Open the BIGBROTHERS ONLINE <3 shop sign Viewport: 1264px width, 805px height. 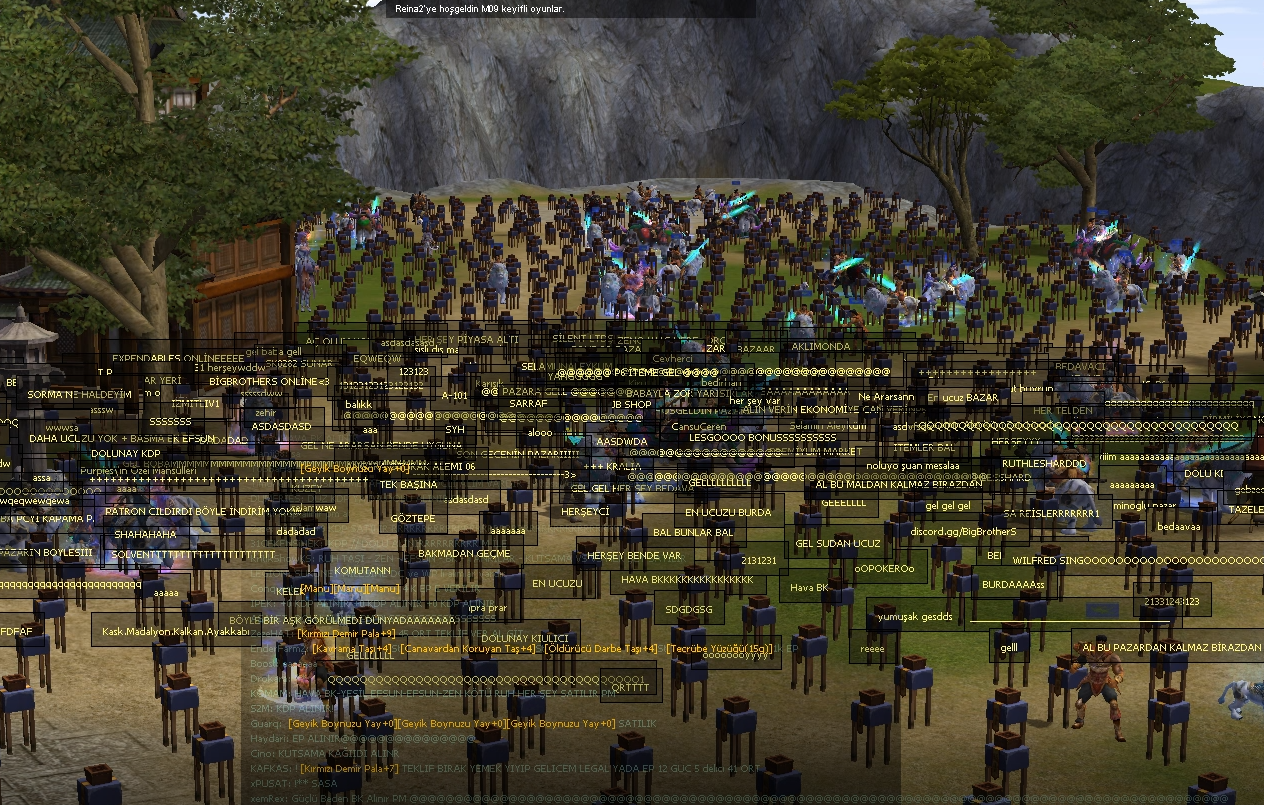click(x=269, y=382)
